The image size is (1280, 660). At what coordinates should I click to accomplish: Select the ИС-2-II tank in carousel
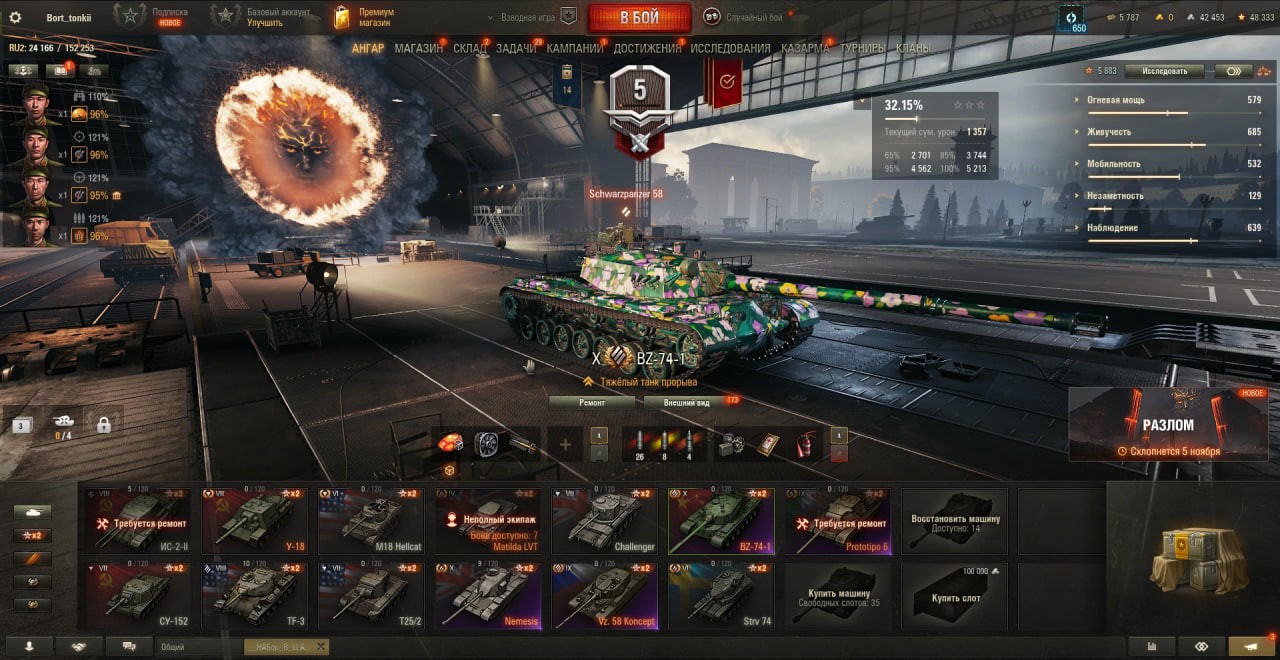[x=141, y=520]
